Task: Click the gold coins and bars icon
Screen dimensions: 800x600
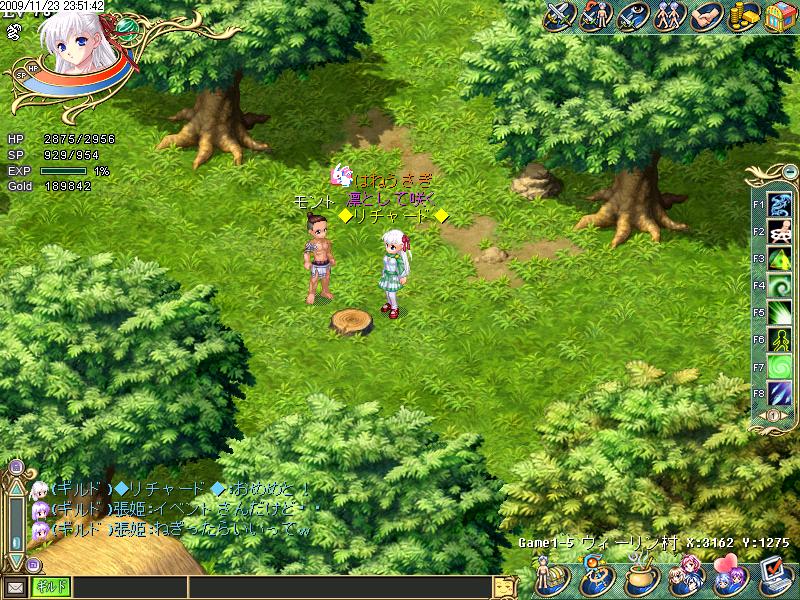Action: tap(743, 17)
